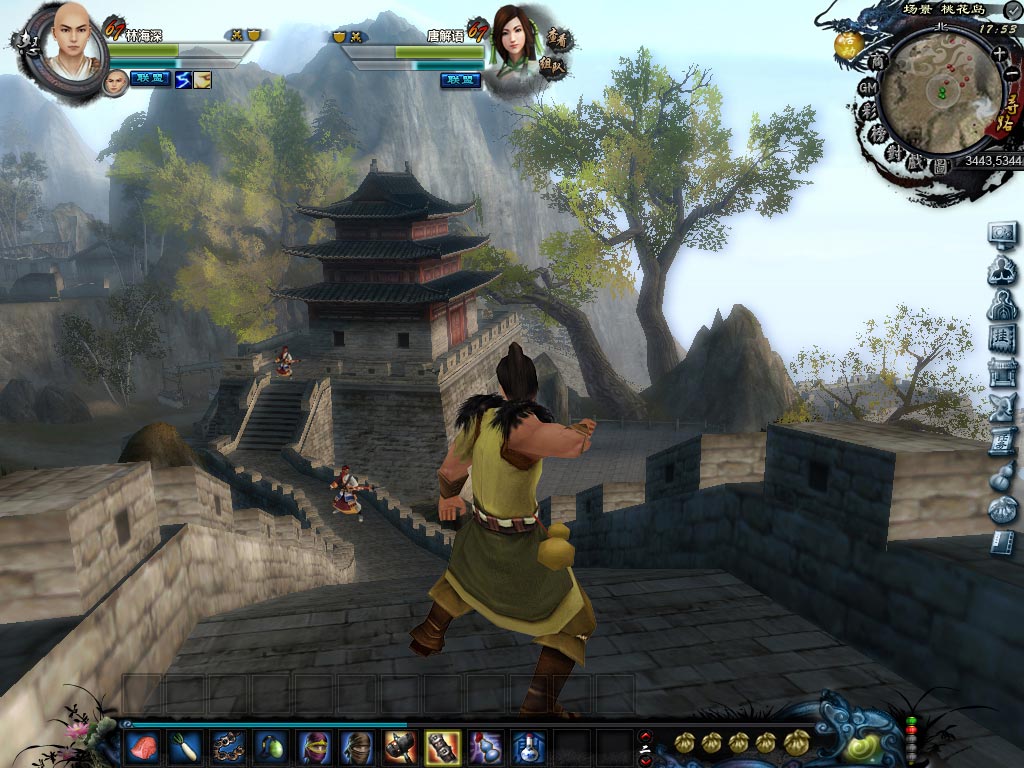Open the monitor system settings icon
The height and width of the screenshot is (768, 1024).
[1002, 234]
